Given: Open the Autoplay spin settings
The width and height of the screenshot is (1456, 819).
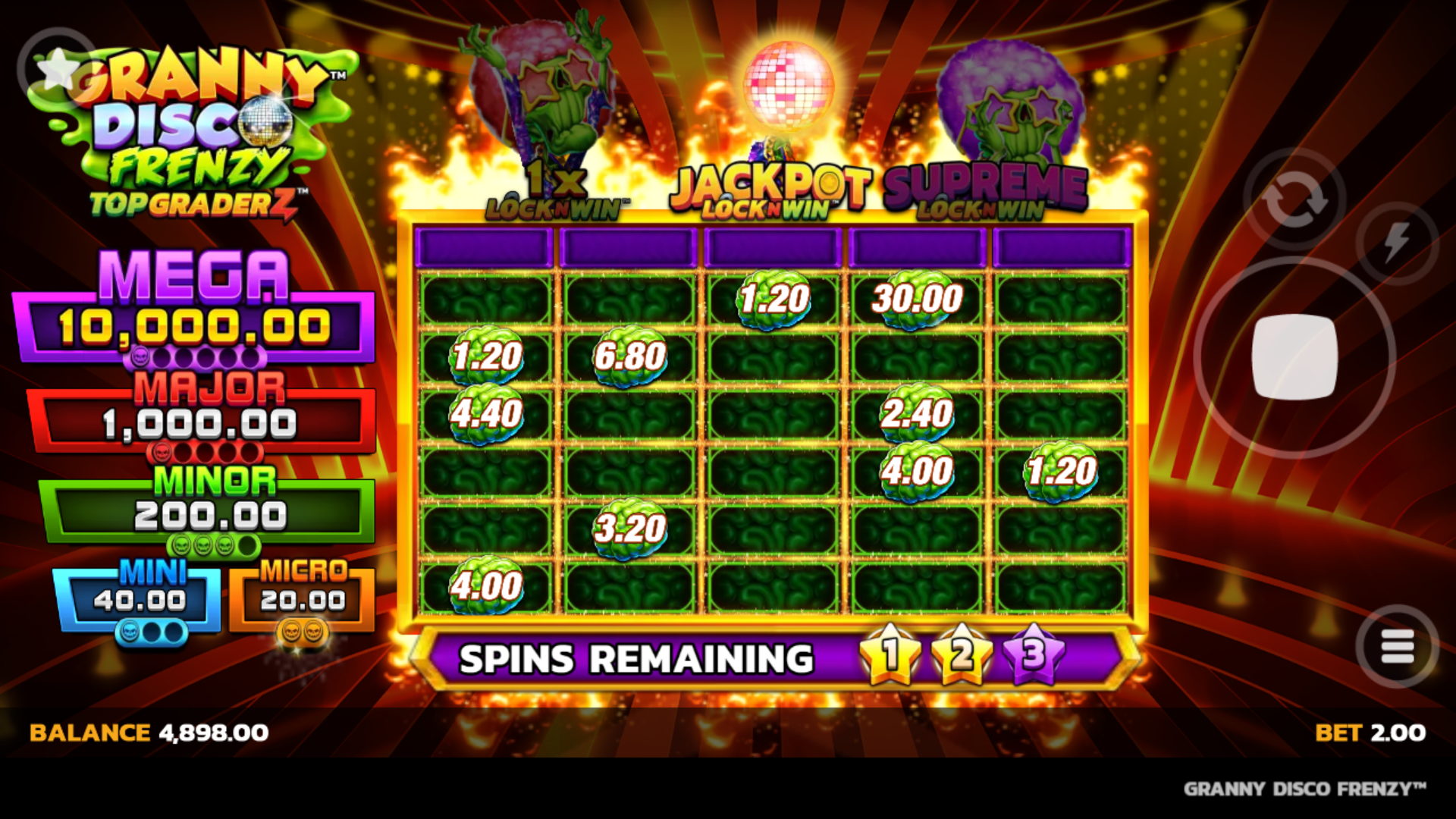Looking at the screenshot, I should pyautogui.click(x=1295, y=199).
